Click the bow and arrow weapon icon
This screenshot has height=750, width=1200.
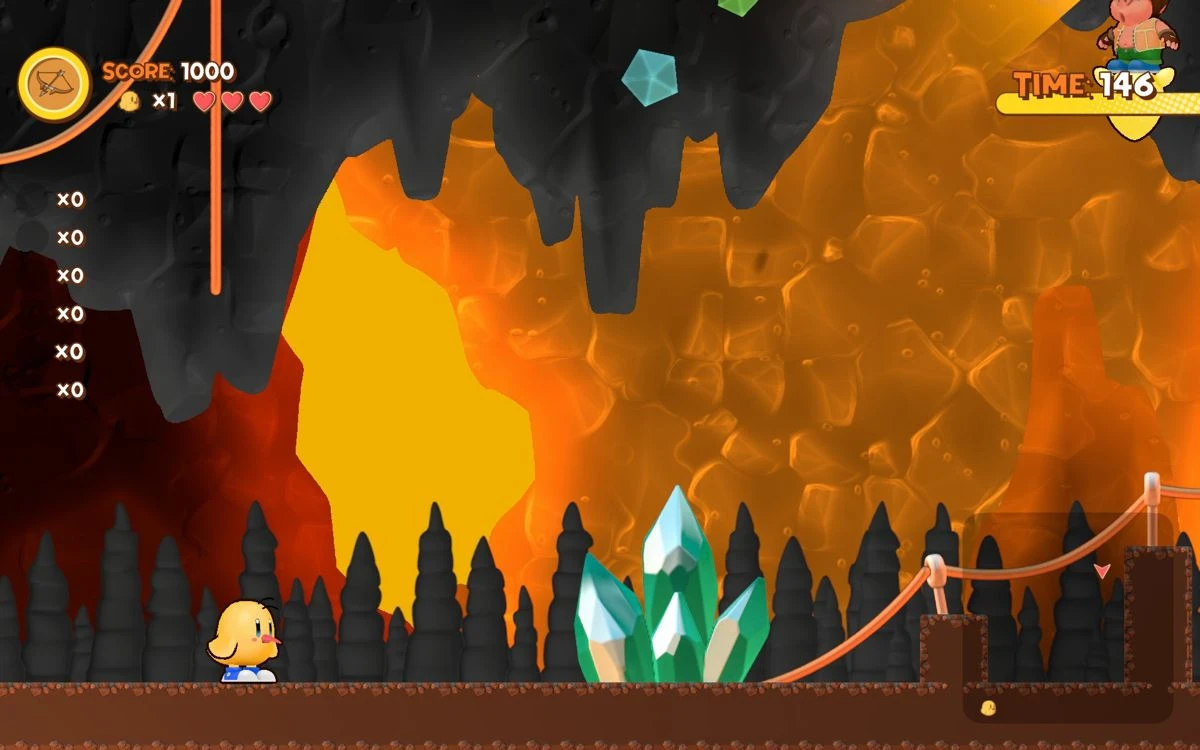point(54,84)
